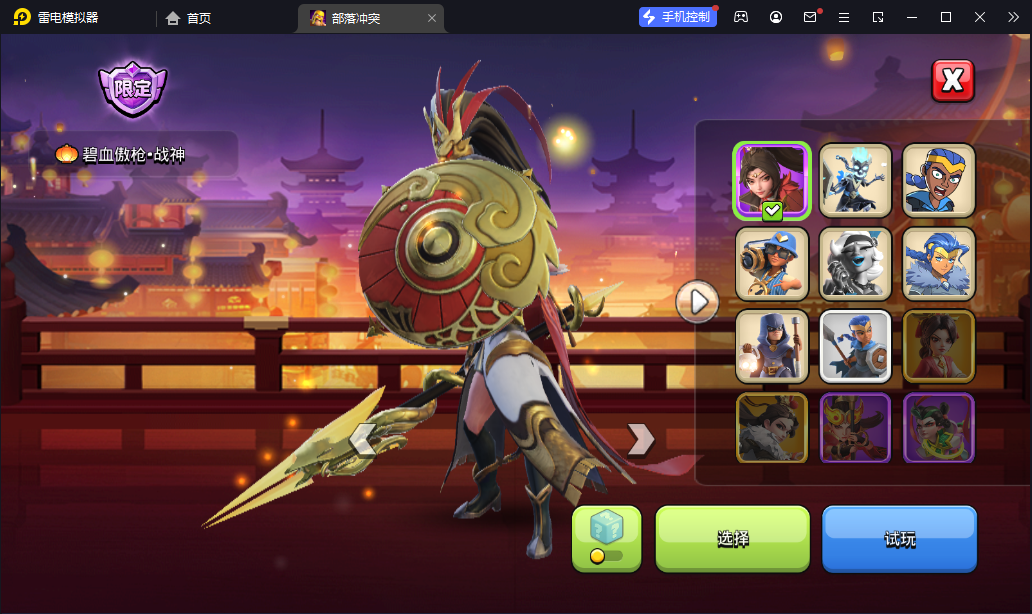The image size is (1032, 614).
Task: Toggle the cube scenery switch button
Action: click(x=606, y=538)
